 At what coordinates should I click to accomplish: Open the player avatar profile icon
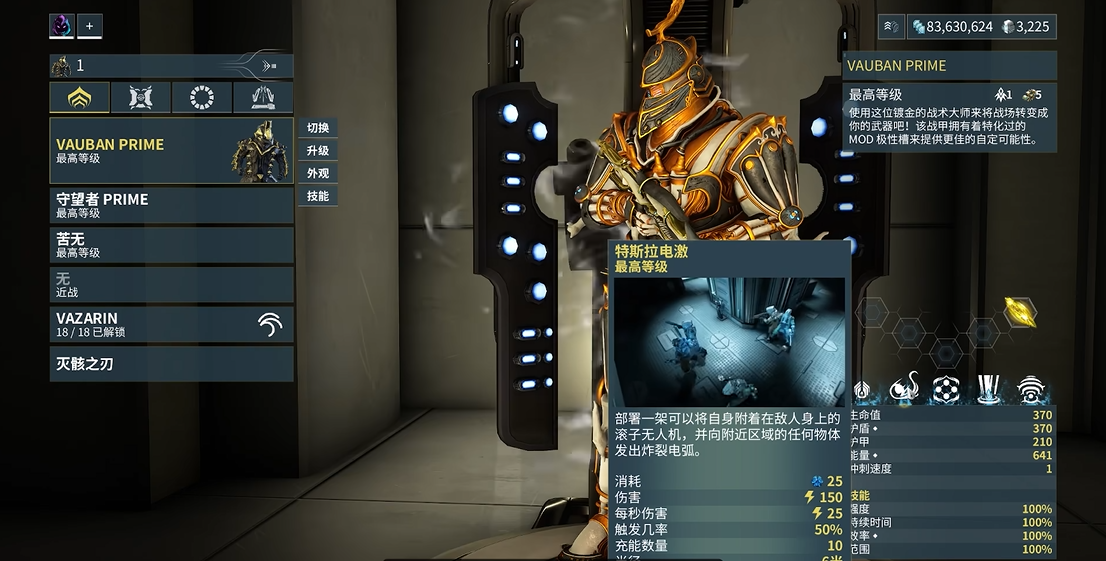[x=62, y=26]
